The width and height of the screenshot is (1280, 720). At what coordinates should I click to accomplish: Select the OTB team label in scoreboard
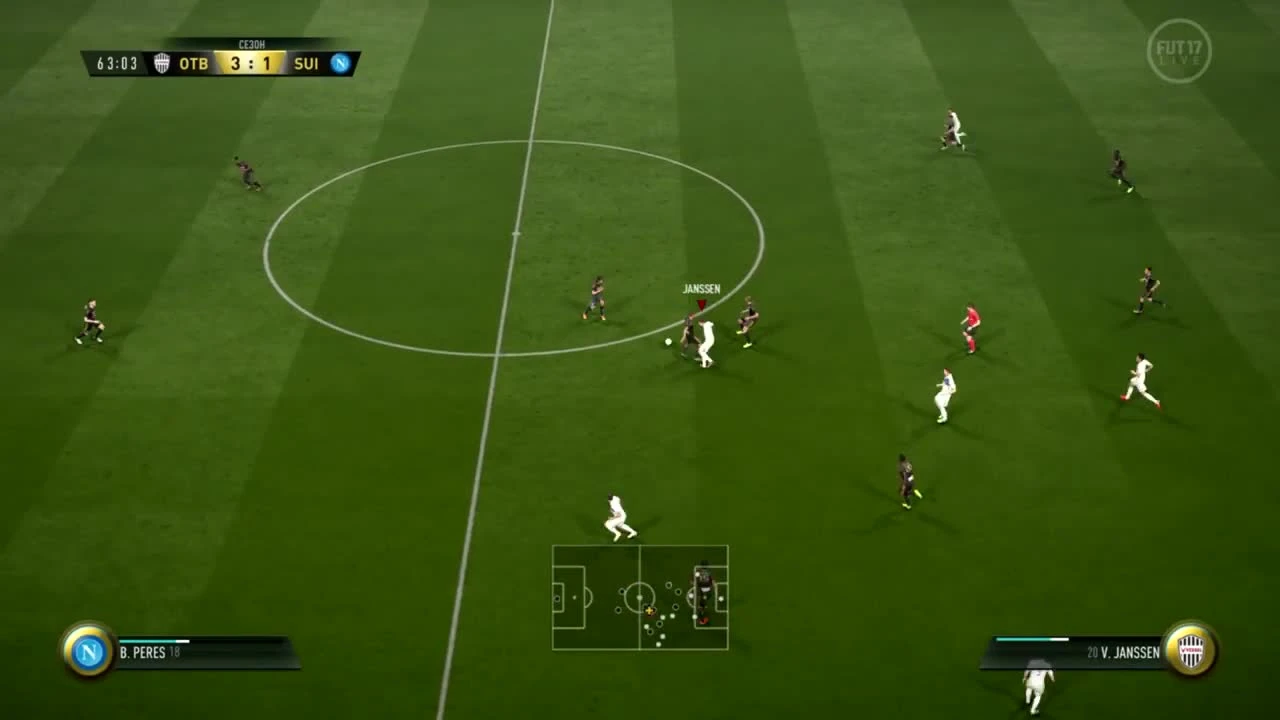tap(193, 64)
